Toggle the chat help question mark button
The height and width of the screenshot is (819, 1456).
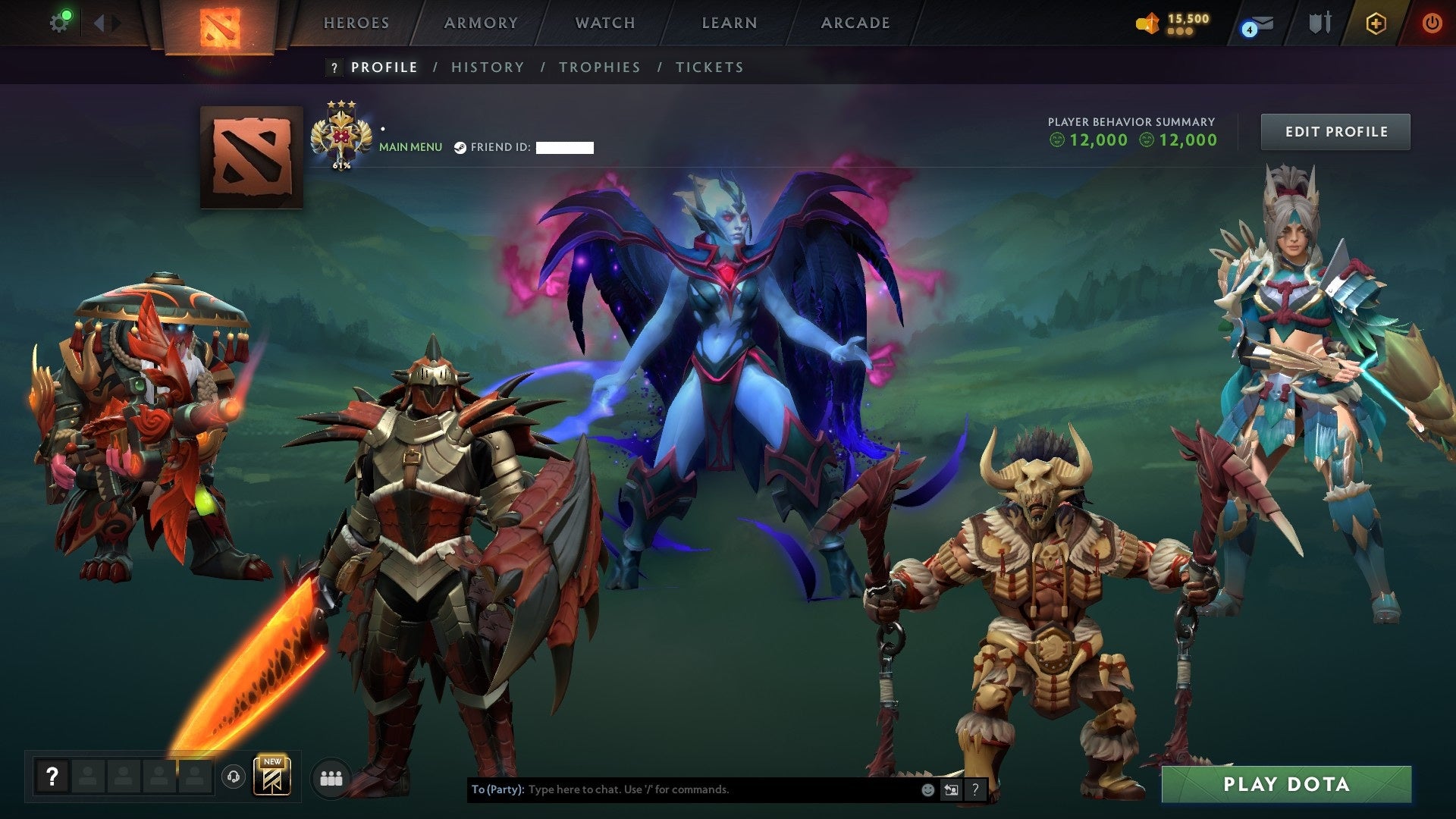tap(975, 789)
